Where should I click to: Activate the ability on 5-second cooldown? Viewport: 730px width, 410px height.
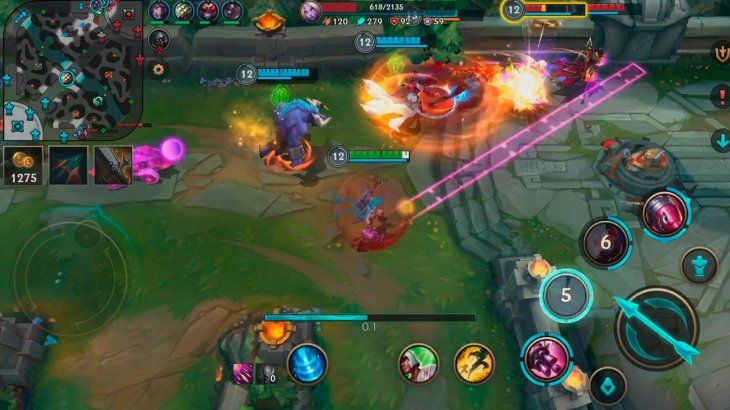coord(566,295)
